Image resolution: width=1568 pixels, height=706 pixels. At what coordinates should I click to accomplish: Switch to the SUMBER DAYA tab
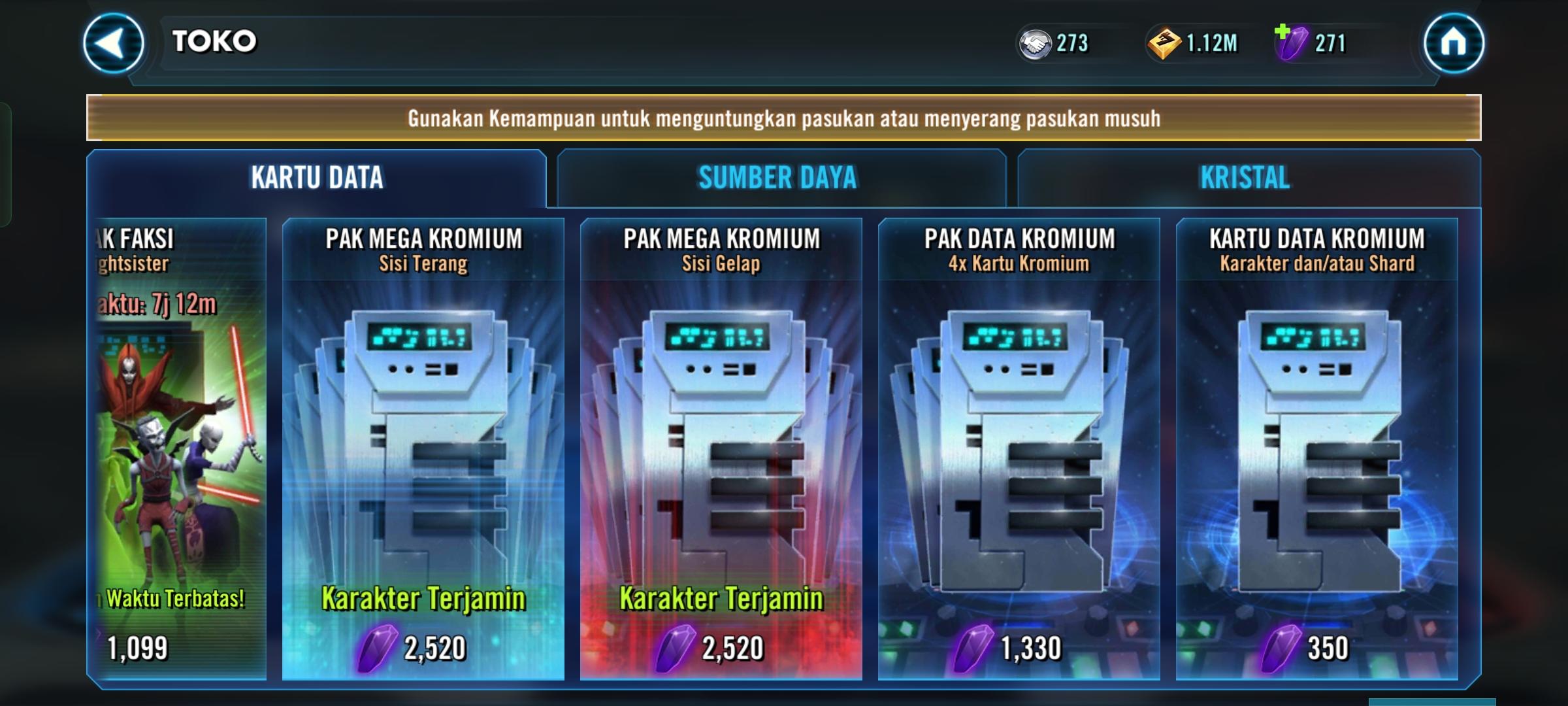(777, 177)
